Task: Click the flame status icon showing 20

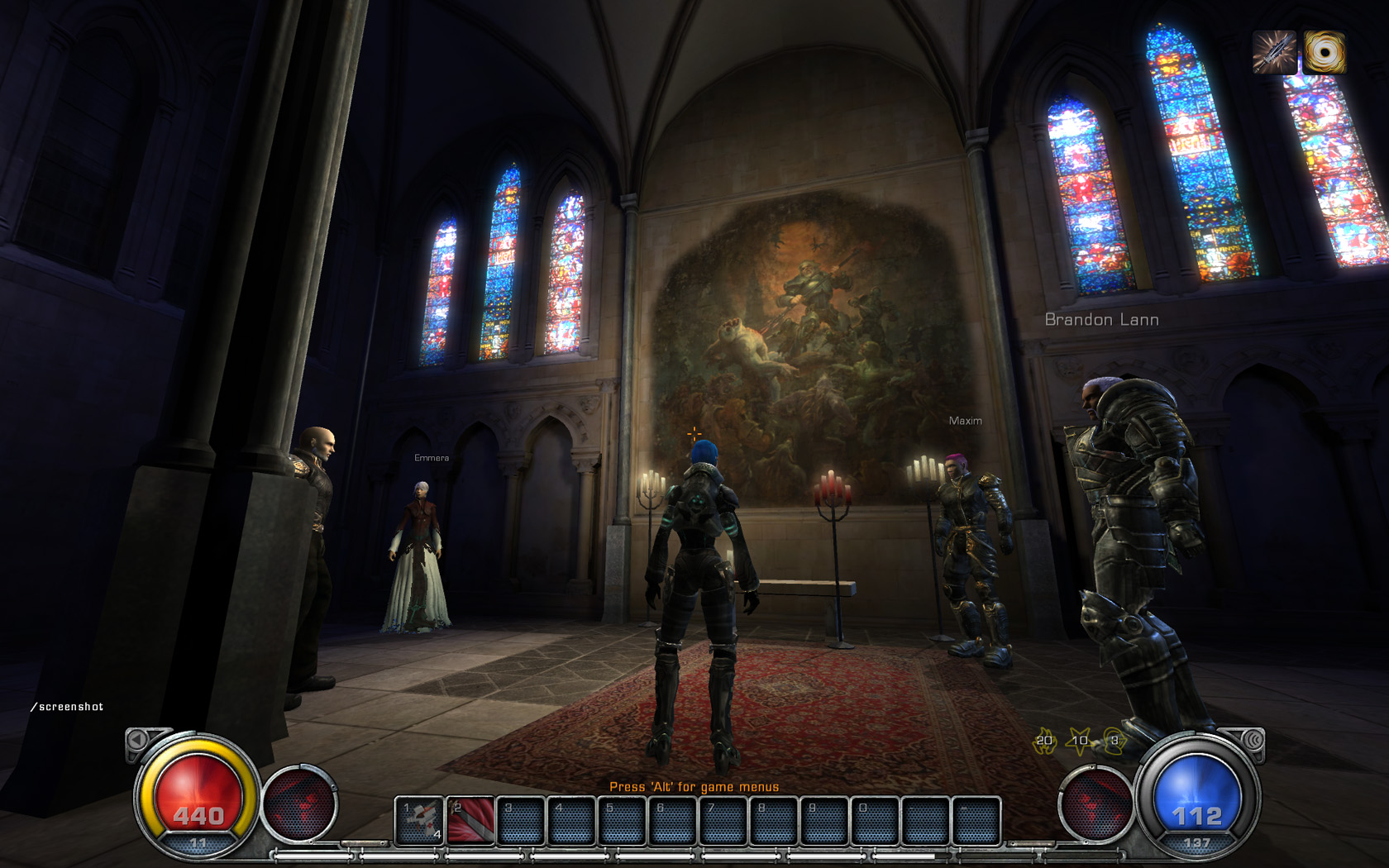Action: 1044,741
